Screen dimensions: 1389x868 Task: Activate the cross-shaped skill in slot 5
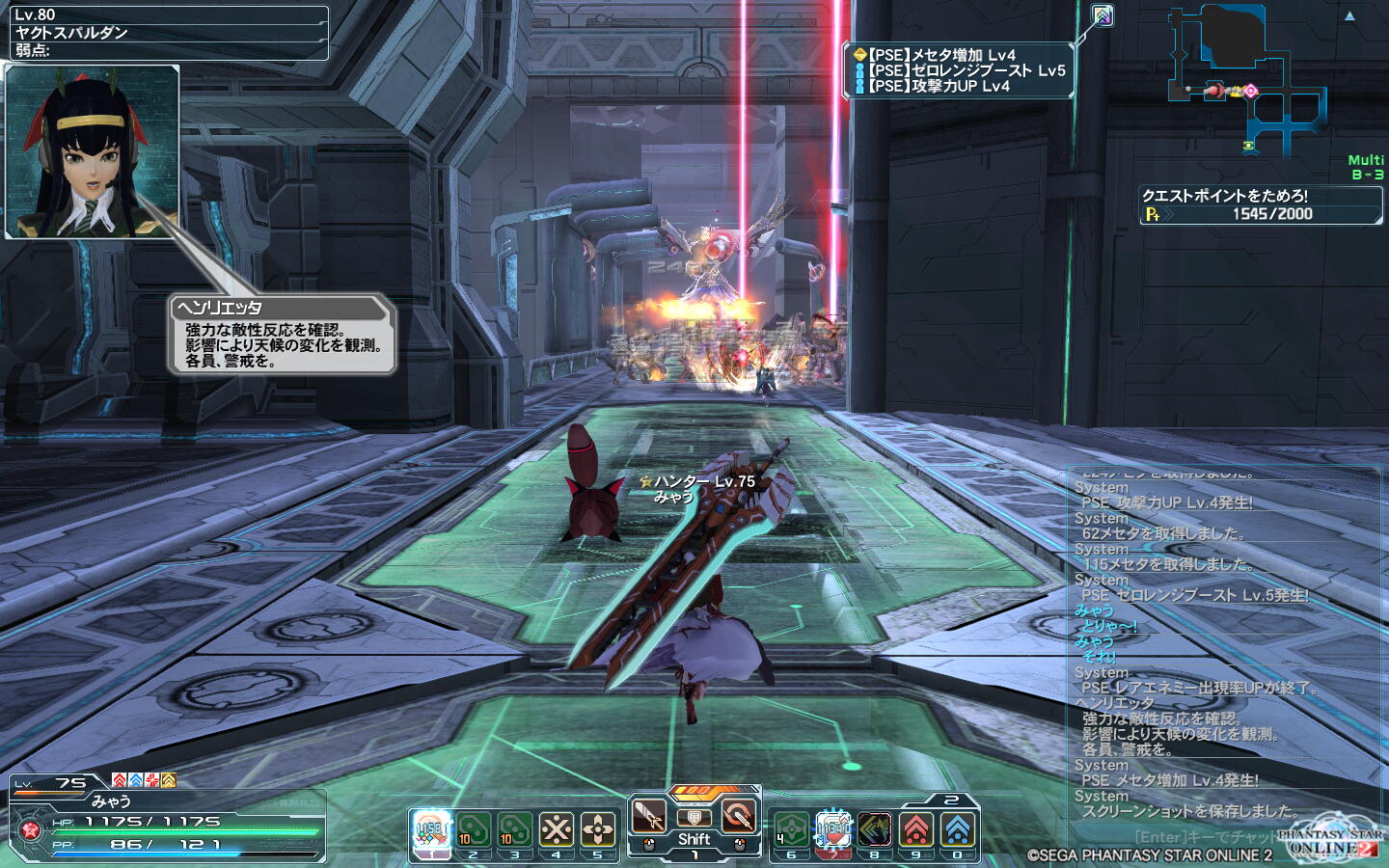point(598,829)
